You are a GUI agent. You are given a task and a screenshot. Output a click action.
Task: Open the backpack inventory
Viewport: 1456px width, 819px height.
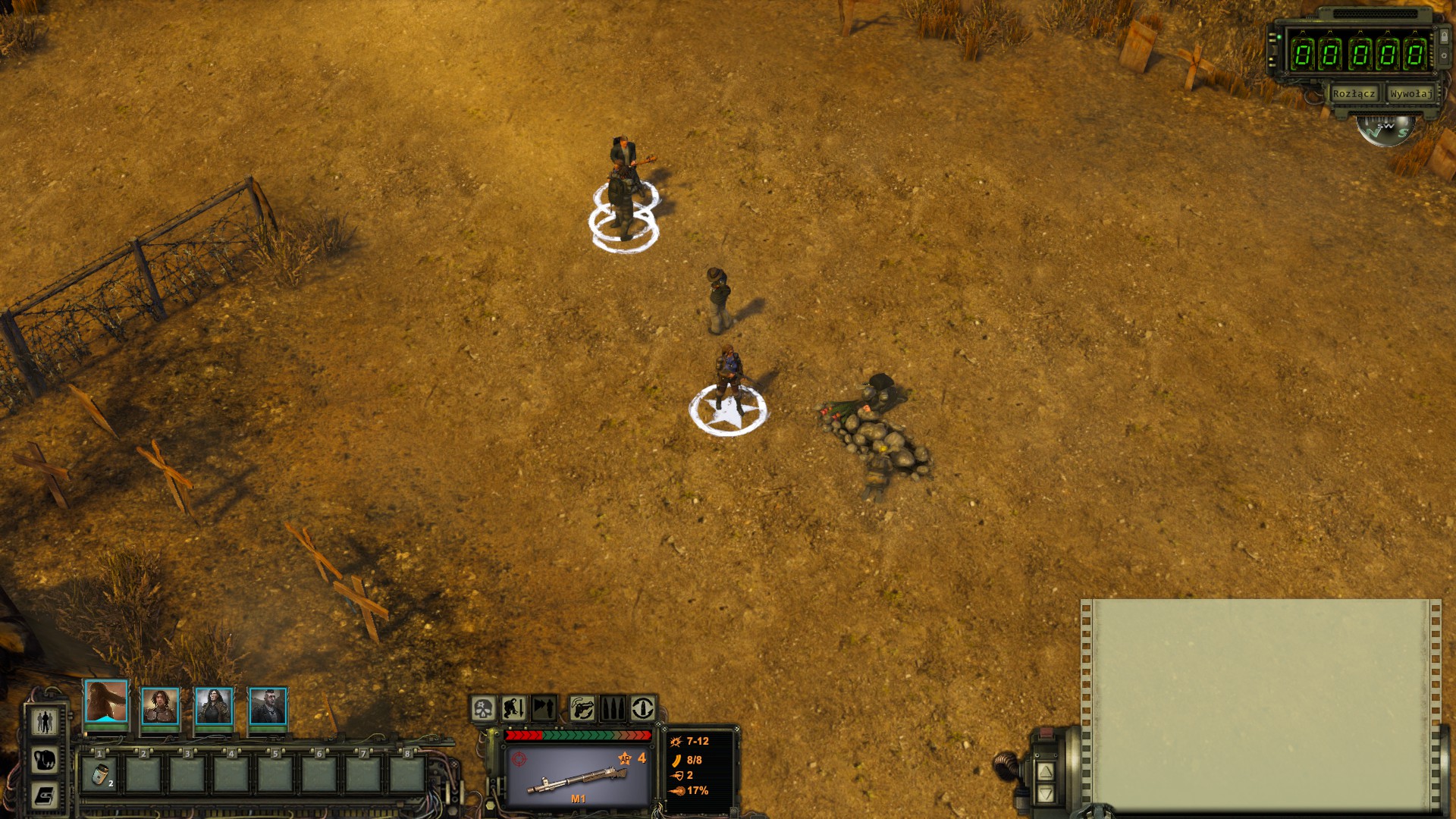point(45,759)
